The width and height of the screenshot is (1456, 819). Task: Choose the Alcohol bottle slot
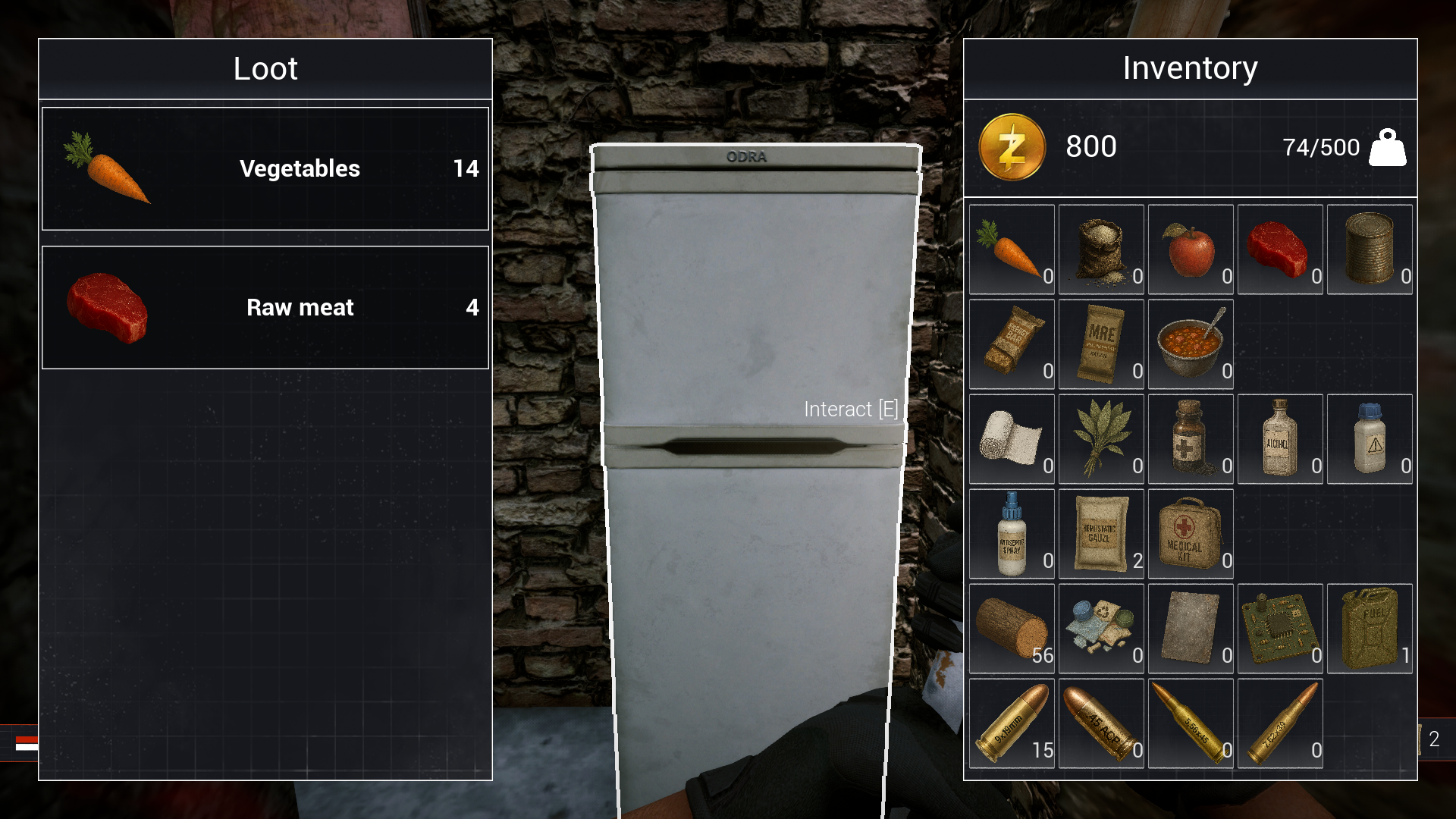1280,439
